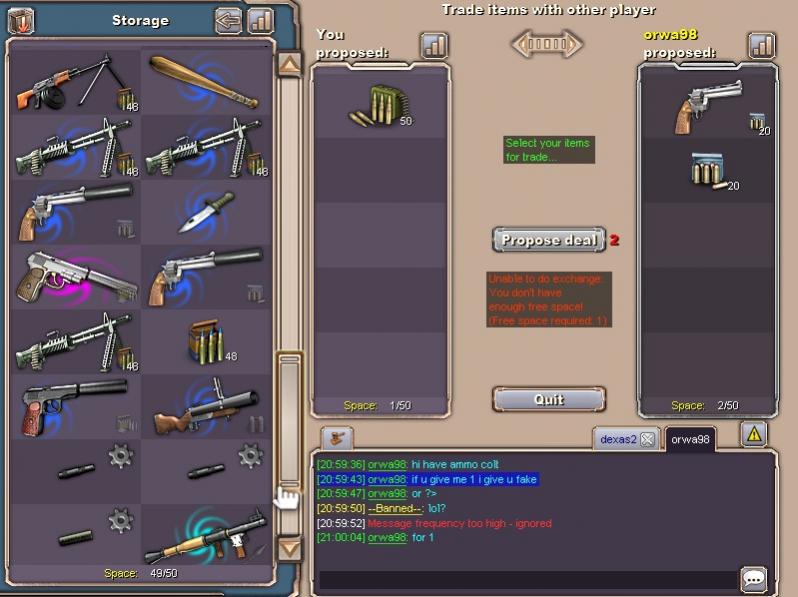The image size is (798, 597).
Task: Pick the combat knife item
Action: tap(205, 211)
